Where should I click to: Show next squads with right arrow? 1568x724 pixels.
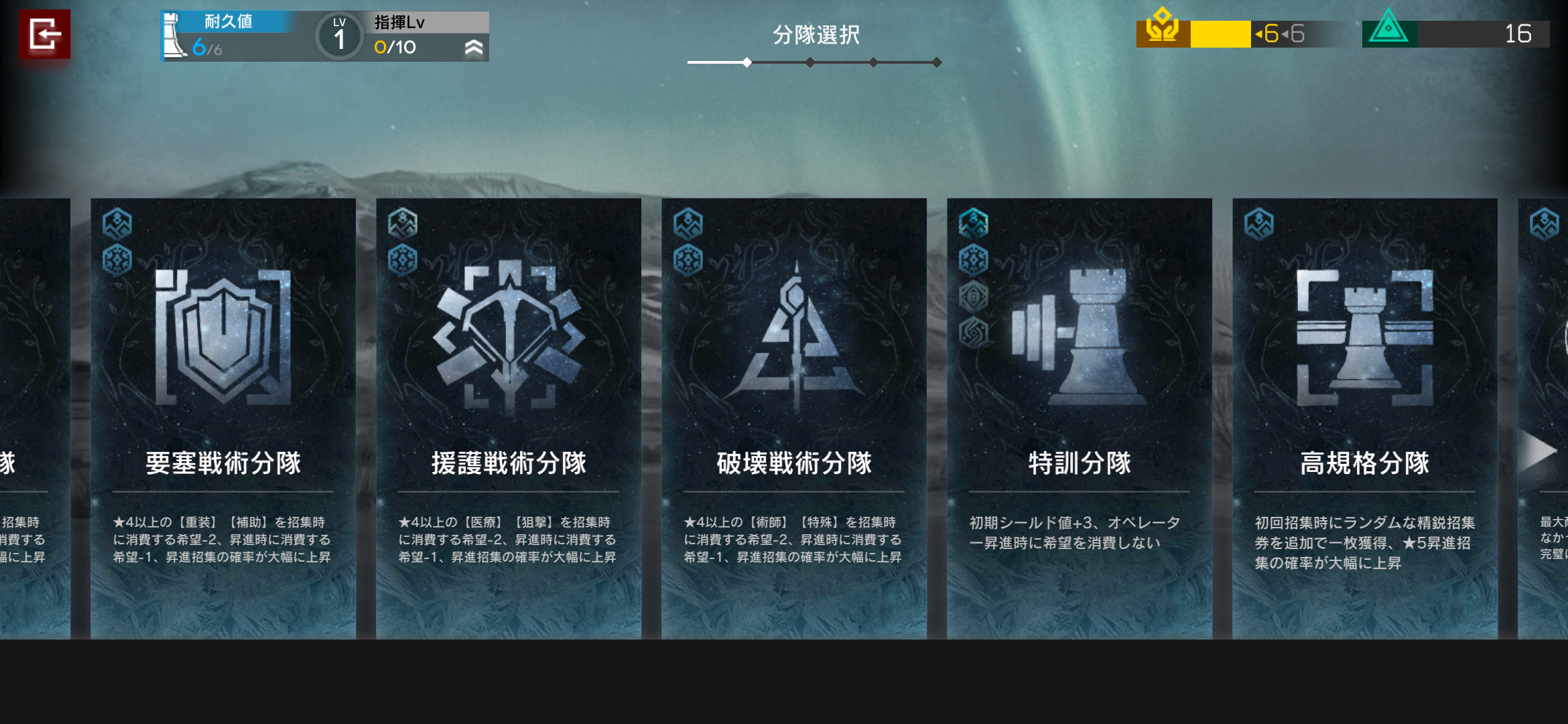1539,450
